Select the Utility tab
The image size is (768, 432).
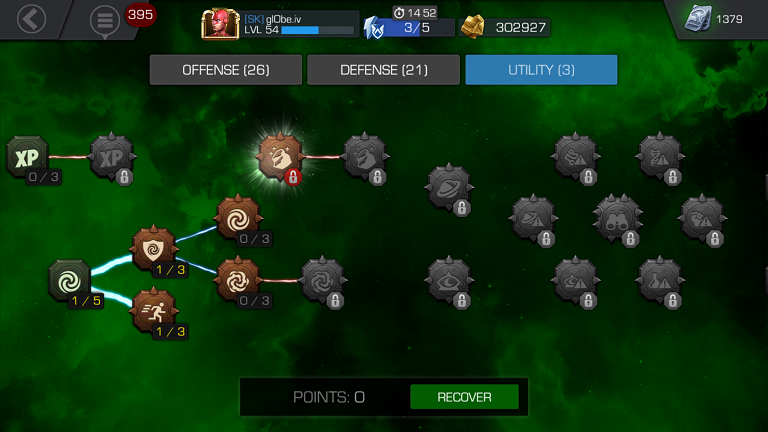(x=541, y=70)
